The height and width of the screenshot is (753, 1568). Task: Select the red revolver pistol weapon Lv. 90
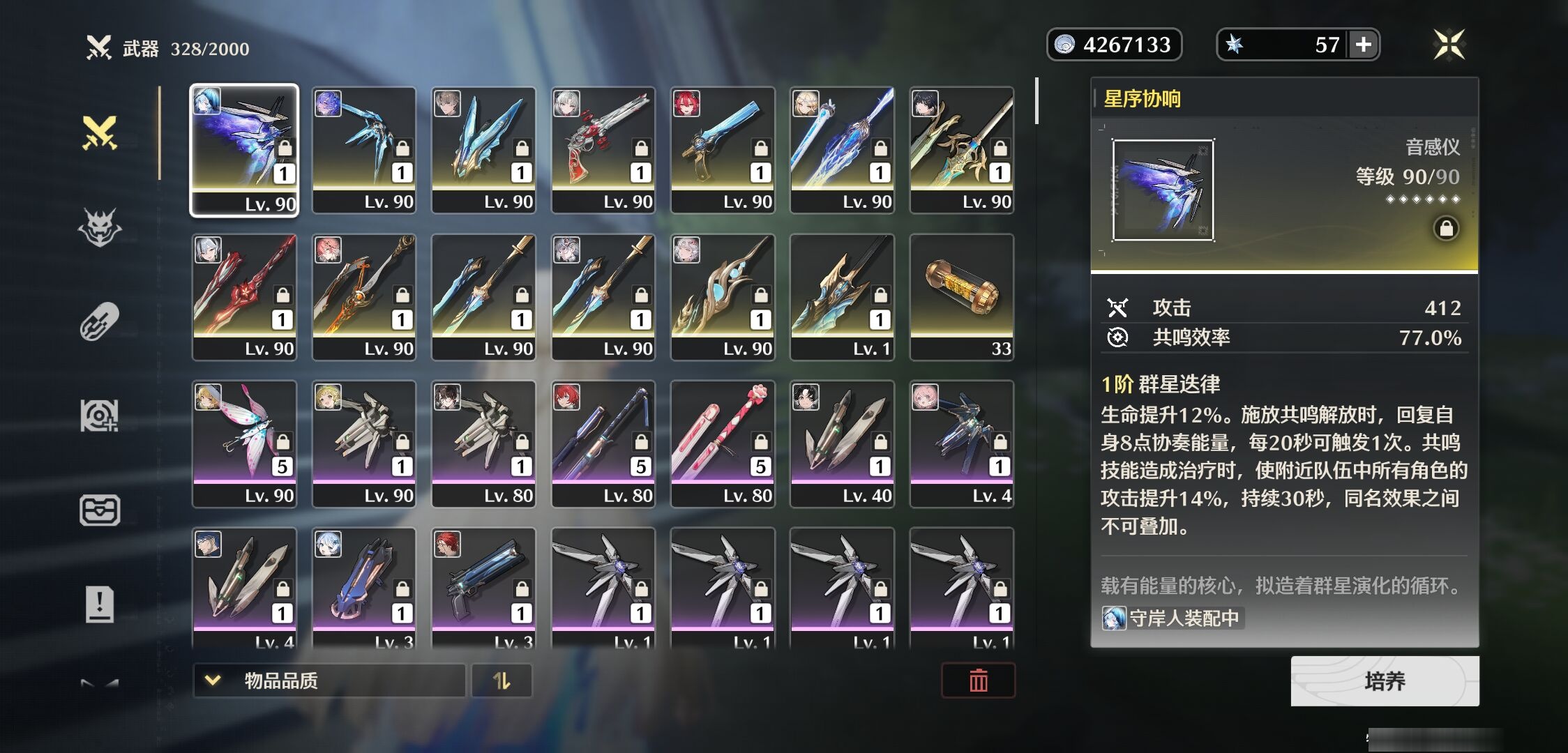click(603, 150)
